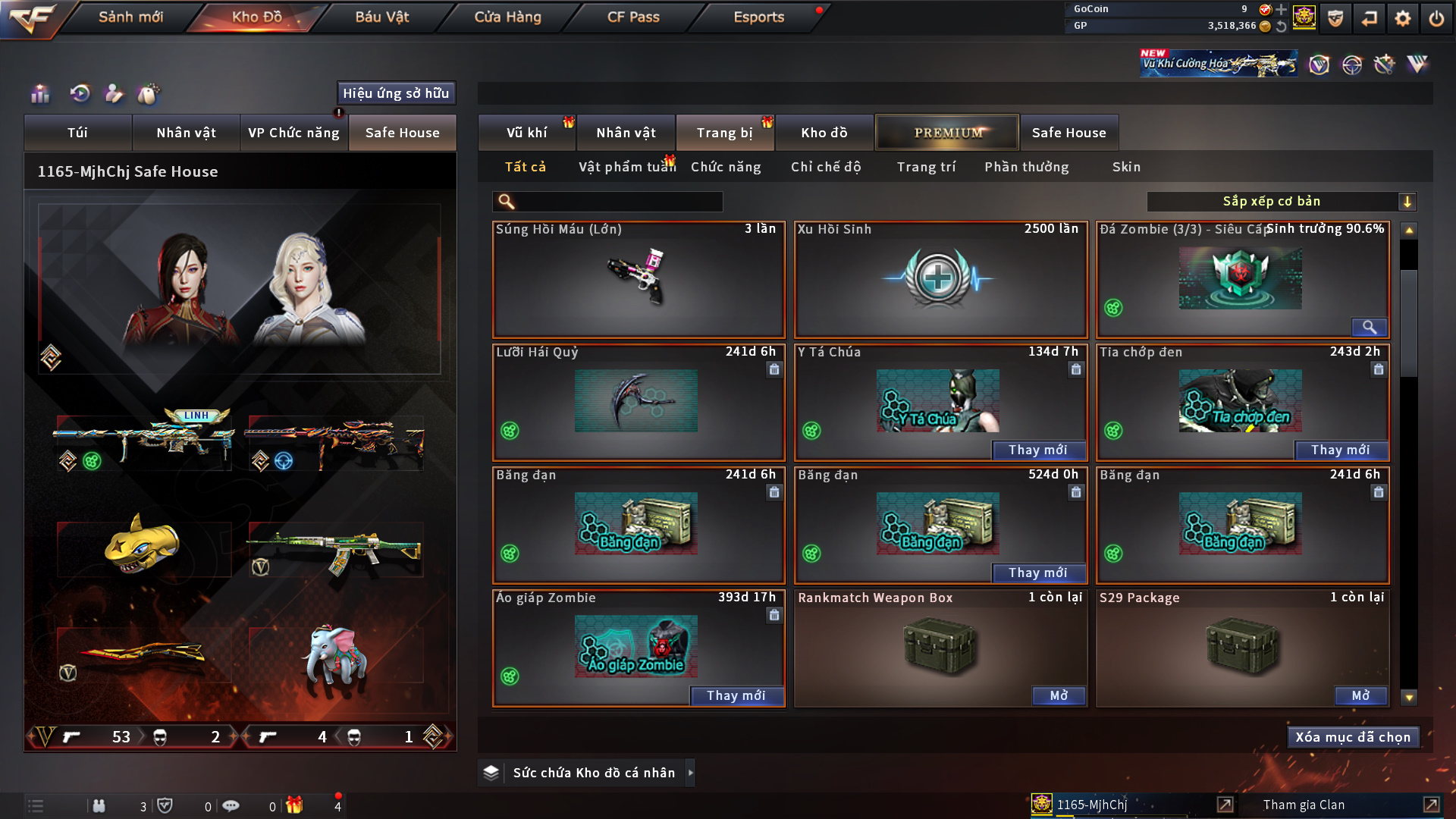1456x819 pixels.
Task: Renew the Y Tá Chúa item
Action: pyautogui.click(x=1037, y=450)
